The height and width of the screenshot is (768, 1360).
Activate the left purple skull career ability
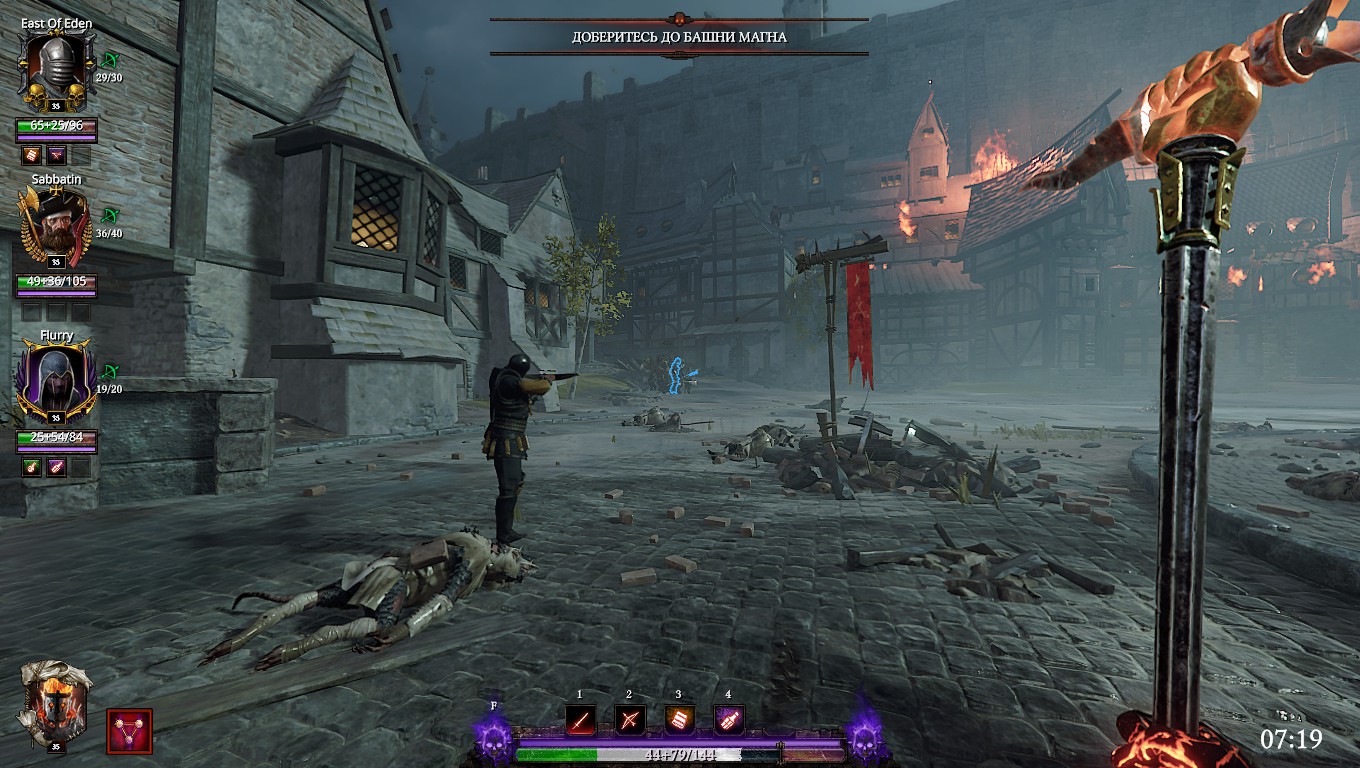click(x=495, y=741)
